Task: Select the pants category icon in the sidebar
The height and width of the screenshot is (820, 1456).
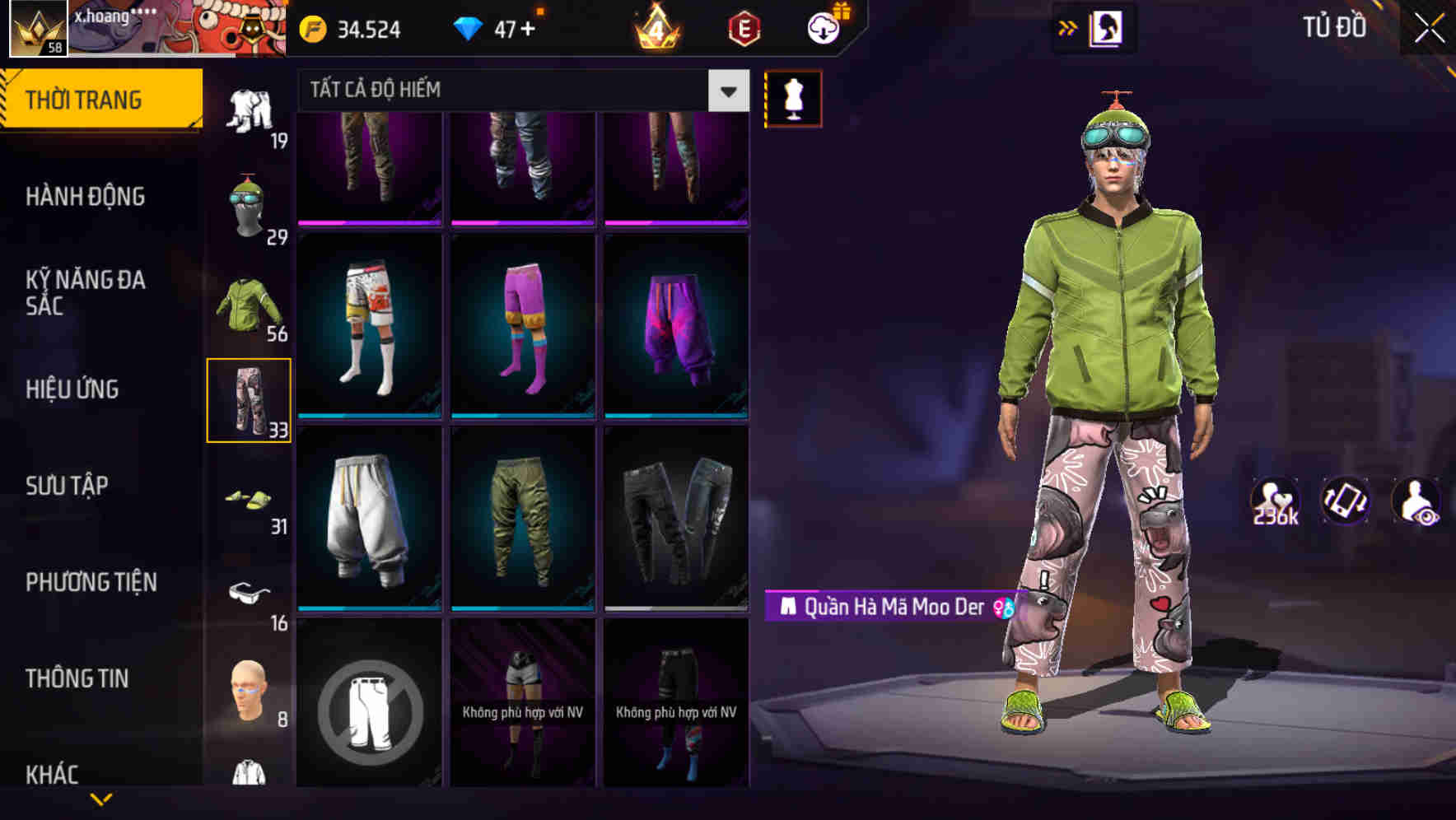Action: (x=250, y=399)
